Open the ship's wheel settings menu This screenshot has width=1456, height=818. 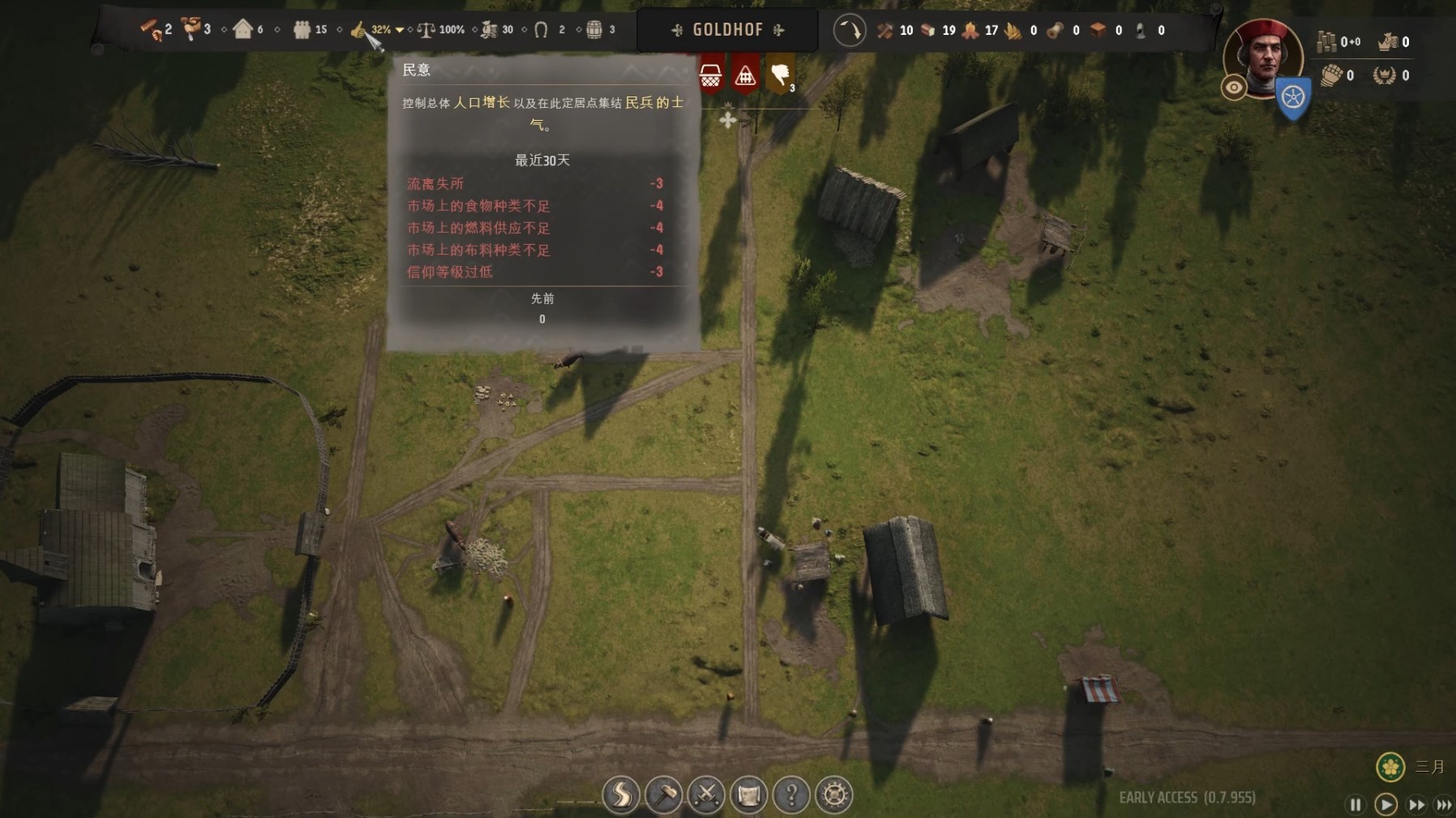click(x=834, y=795)
